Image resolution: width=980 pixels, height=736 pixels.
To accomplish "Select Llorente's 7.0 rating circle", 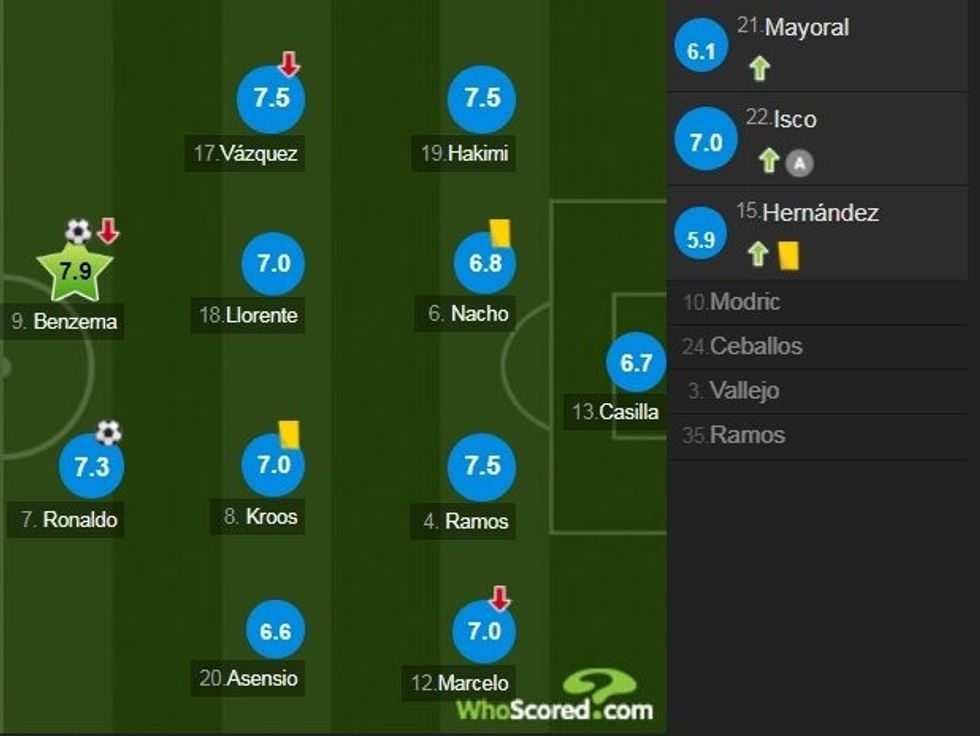I will click(x=273, y=264).
